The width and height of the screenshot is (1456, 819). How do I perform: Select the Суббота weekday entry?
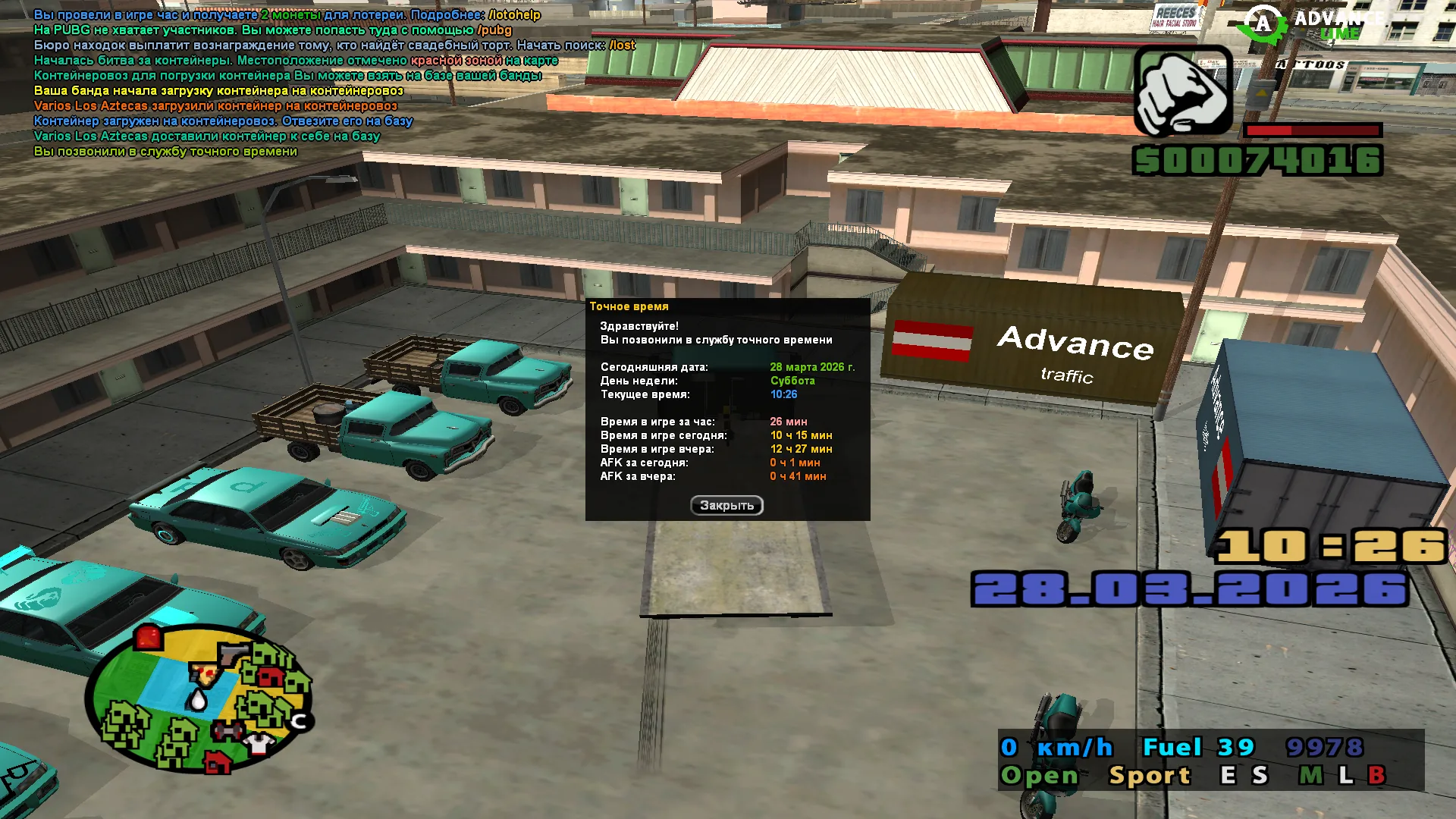(791, 380)
